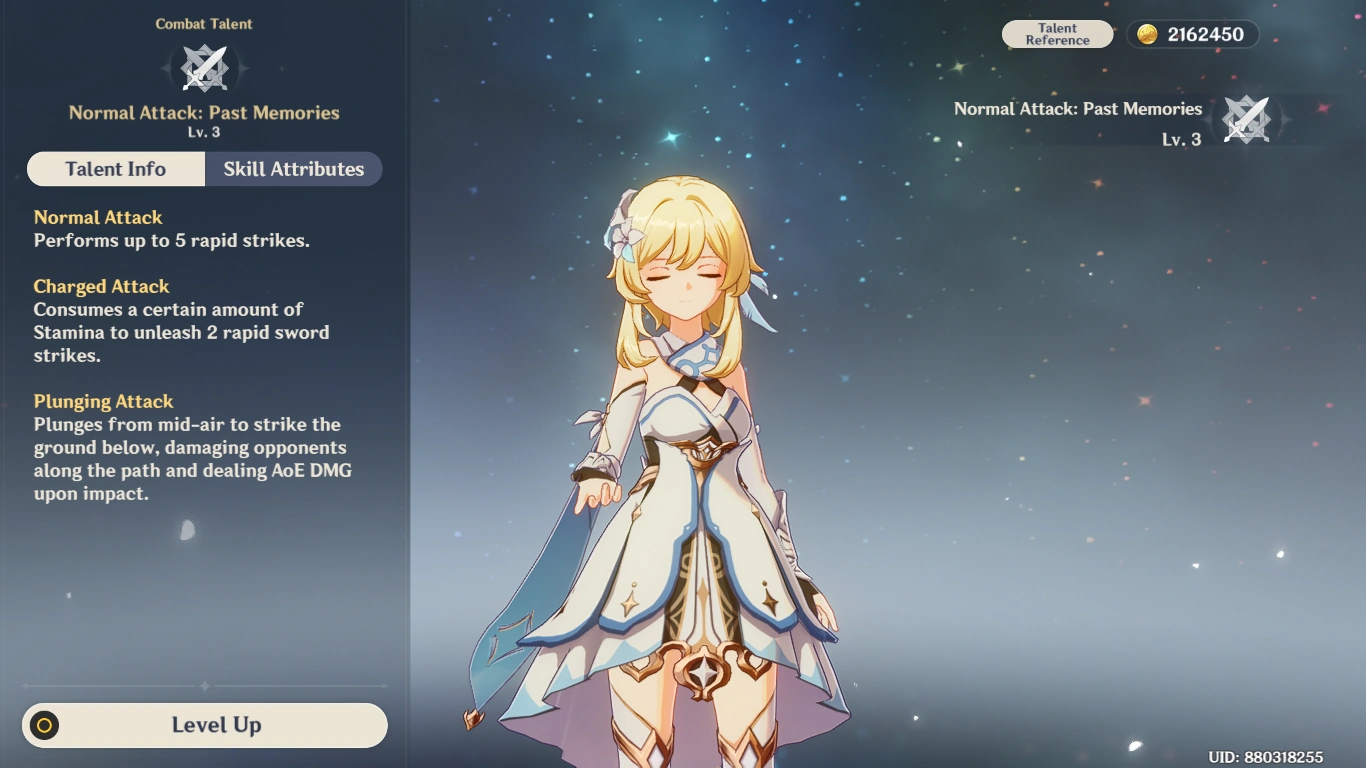Click the Mora cost icon on Level Up
This screenshot has width=1366, height=768.
42,725
